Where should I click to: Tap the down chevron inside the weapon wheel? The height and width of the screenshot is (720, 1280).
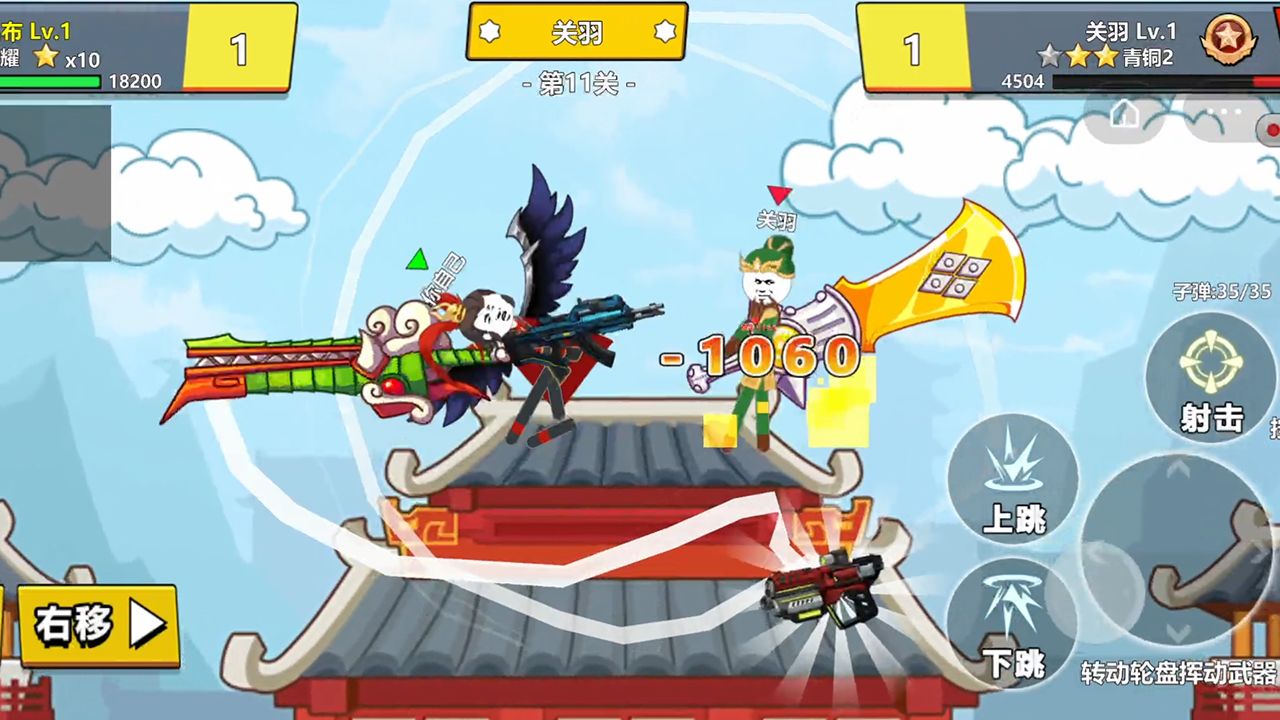[1176, 631]
